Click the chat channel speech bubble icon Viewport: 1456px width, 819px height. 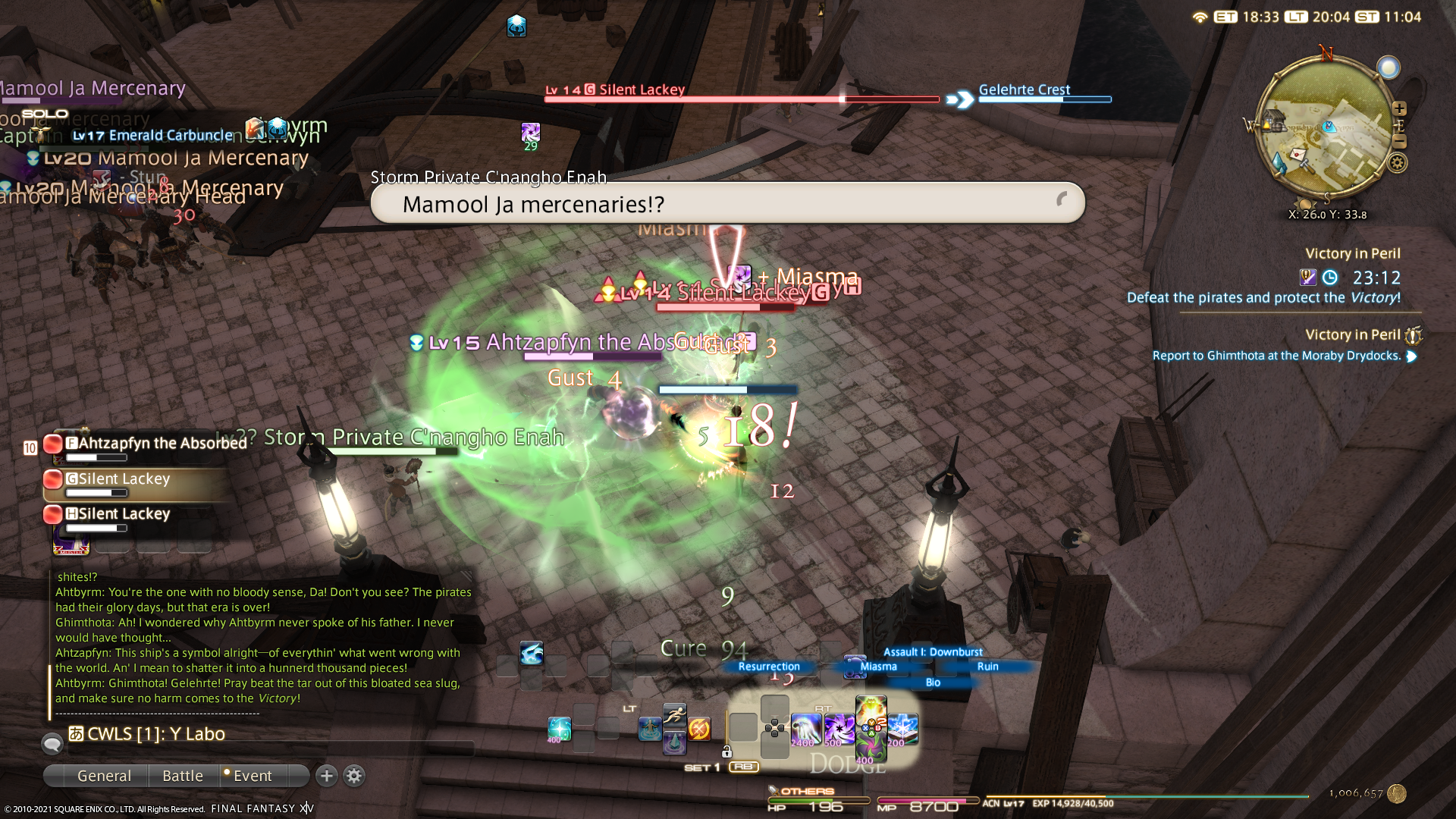point(52,744)
